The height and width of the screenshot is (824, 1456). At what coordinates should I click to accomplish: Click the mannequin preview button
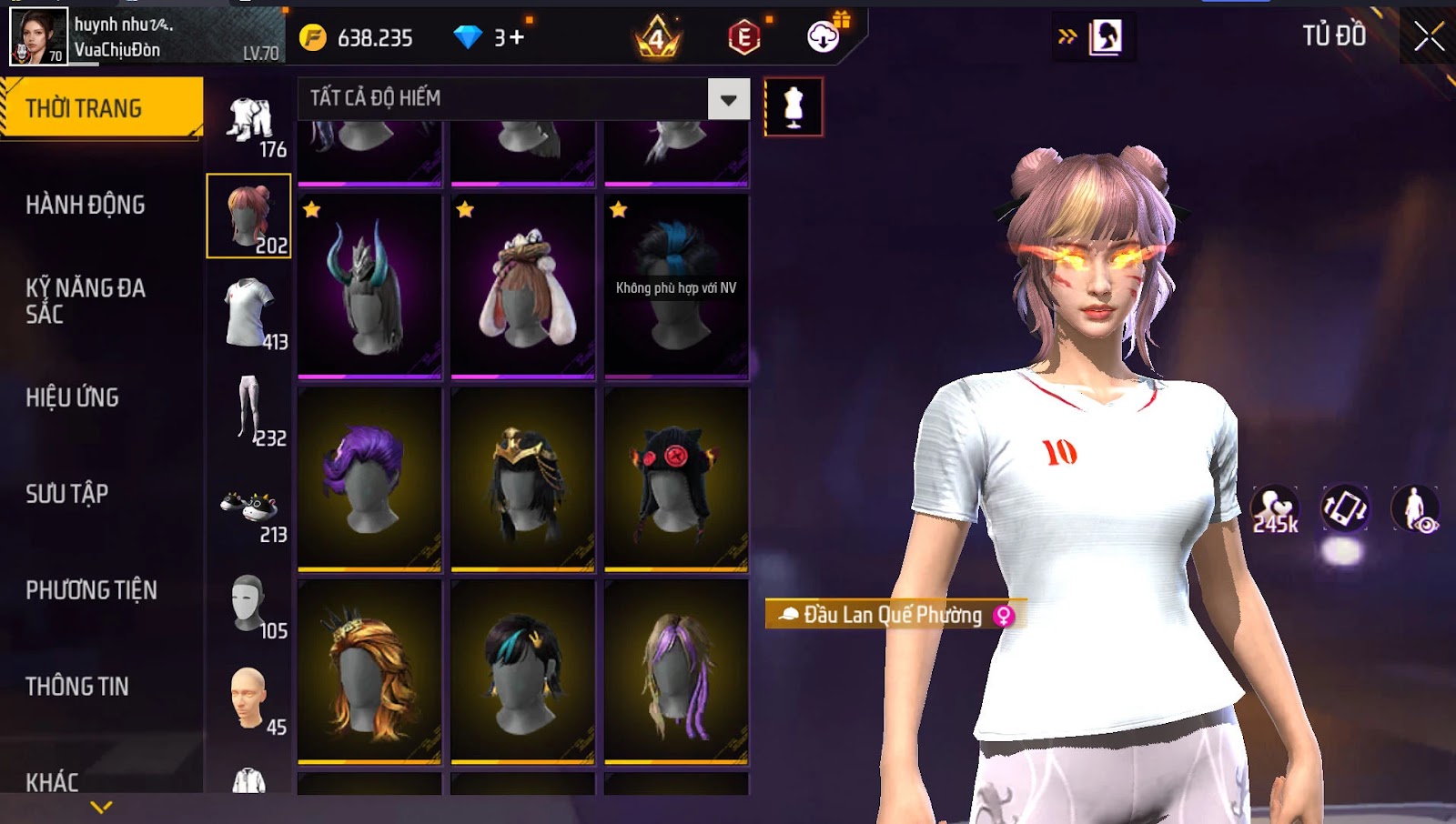click(794, 107)
